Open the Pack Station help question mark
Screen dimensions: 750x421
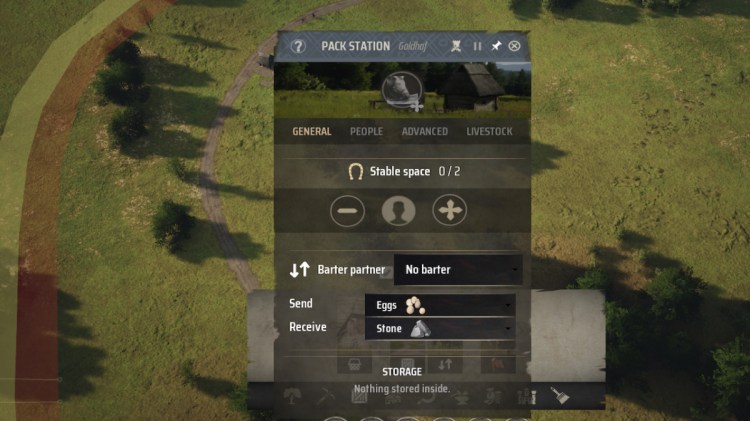(297, 46)
